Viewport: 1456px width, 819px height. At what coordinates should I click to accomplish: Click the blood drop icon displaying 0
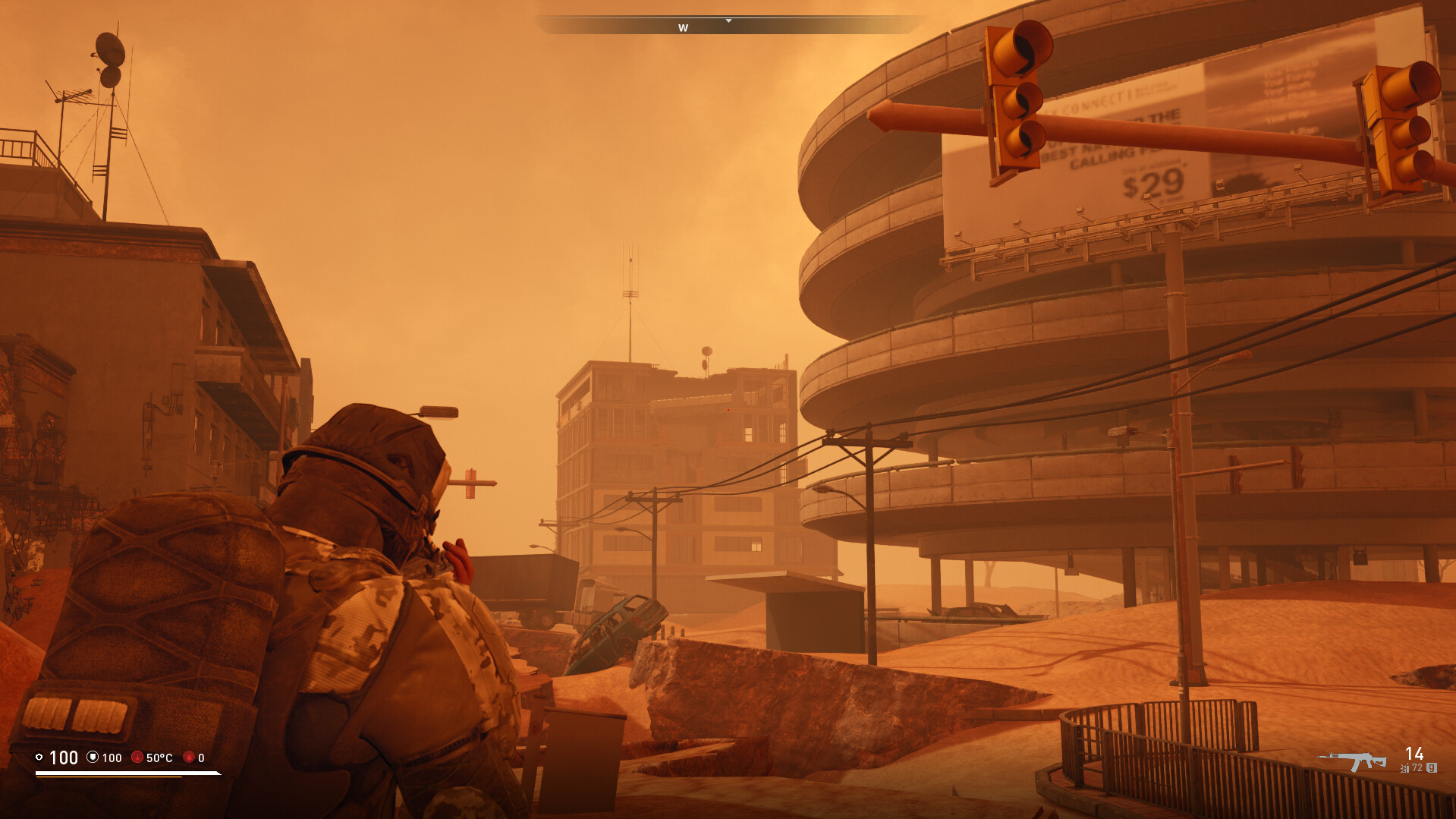tap(189, 758)
